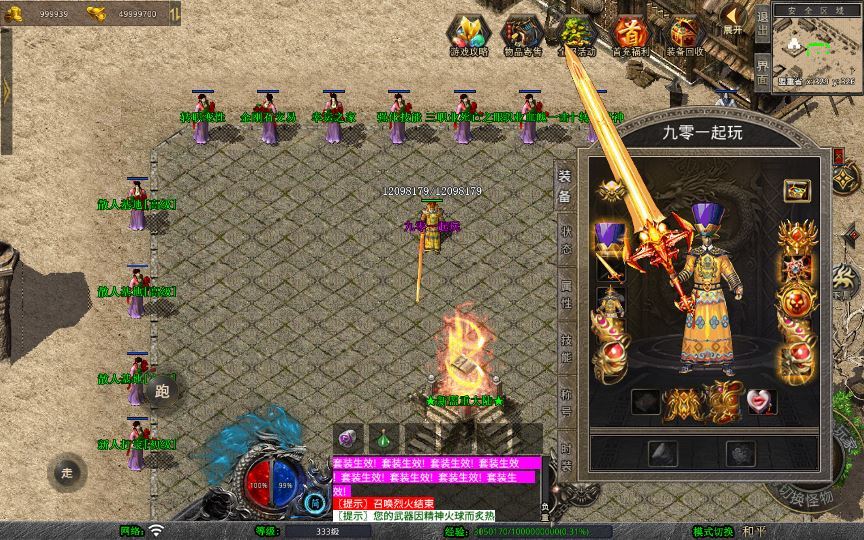864x540 pixels.
Task: Open the 游戏攻略 game guide icon
Action: click(x=467, y=35)
